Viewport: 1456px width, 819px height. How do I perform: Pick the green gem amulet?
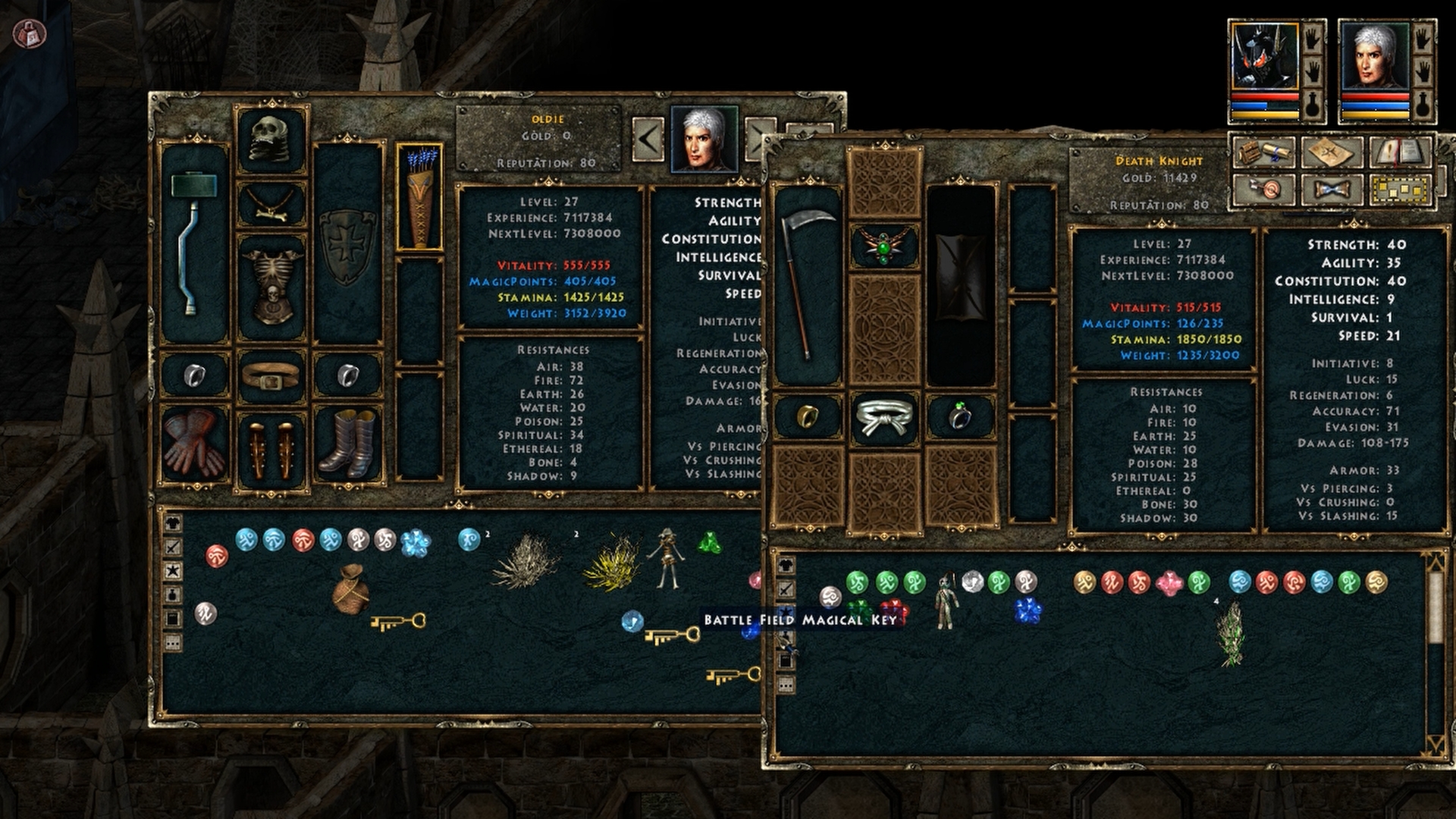pos(884,245)
